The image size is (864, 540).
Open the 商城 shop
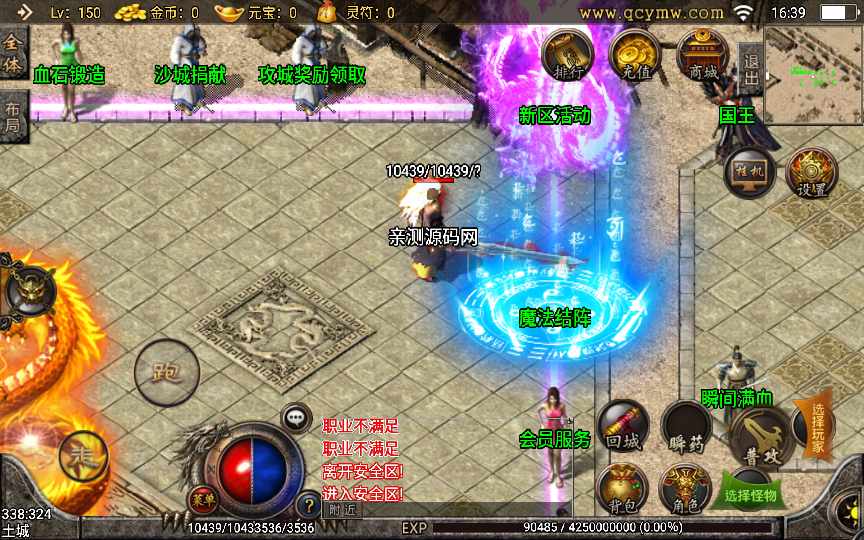[701, 54]
